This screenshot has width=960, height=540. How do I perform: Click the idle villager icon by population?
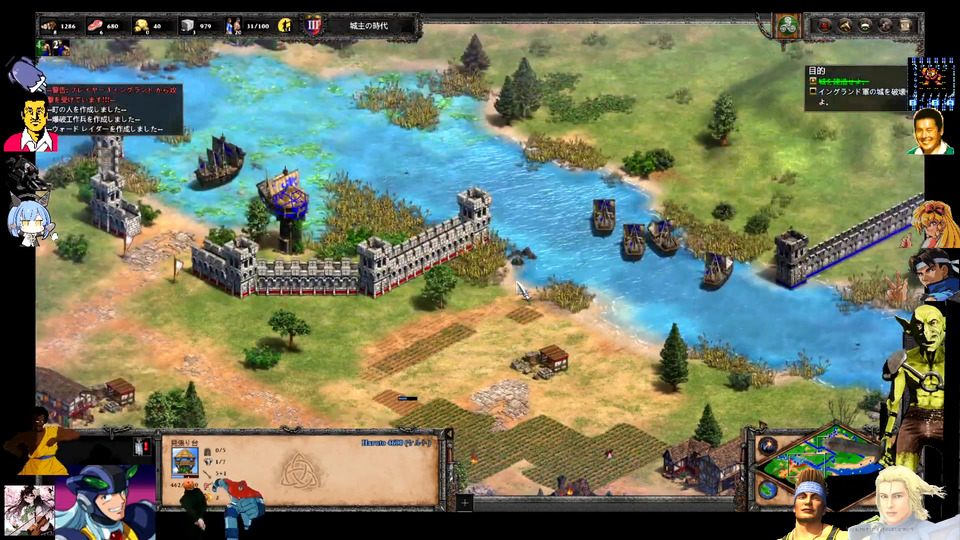pyautogui.click(x=285, y=25)
